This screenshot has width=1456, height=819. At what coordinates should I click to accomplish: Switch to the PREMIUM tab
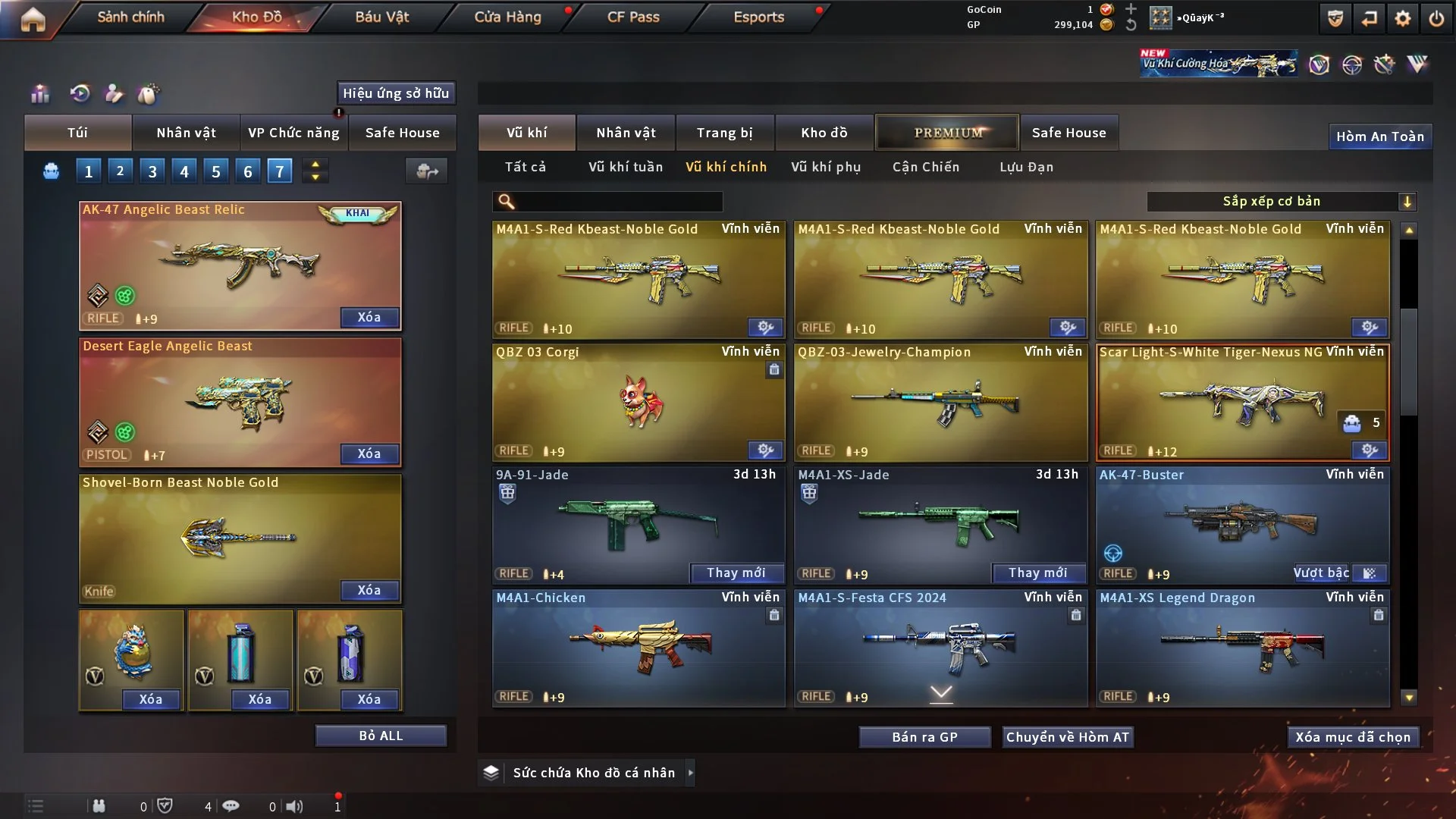click(x=947, y=133)
